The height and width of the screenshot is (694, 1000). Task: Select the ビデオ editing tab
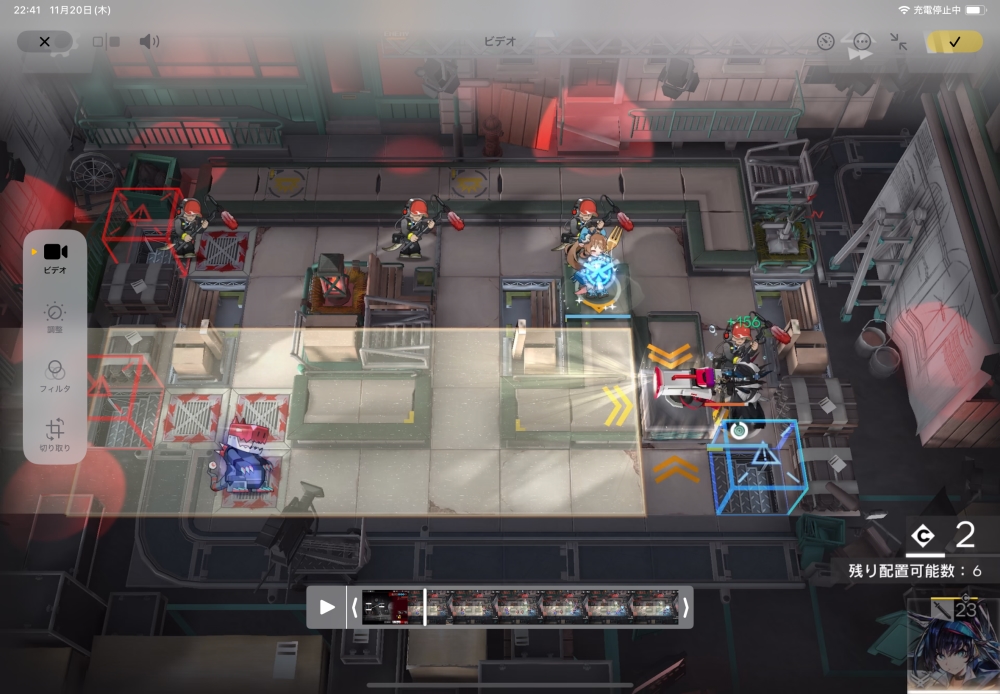coord(55,258)
